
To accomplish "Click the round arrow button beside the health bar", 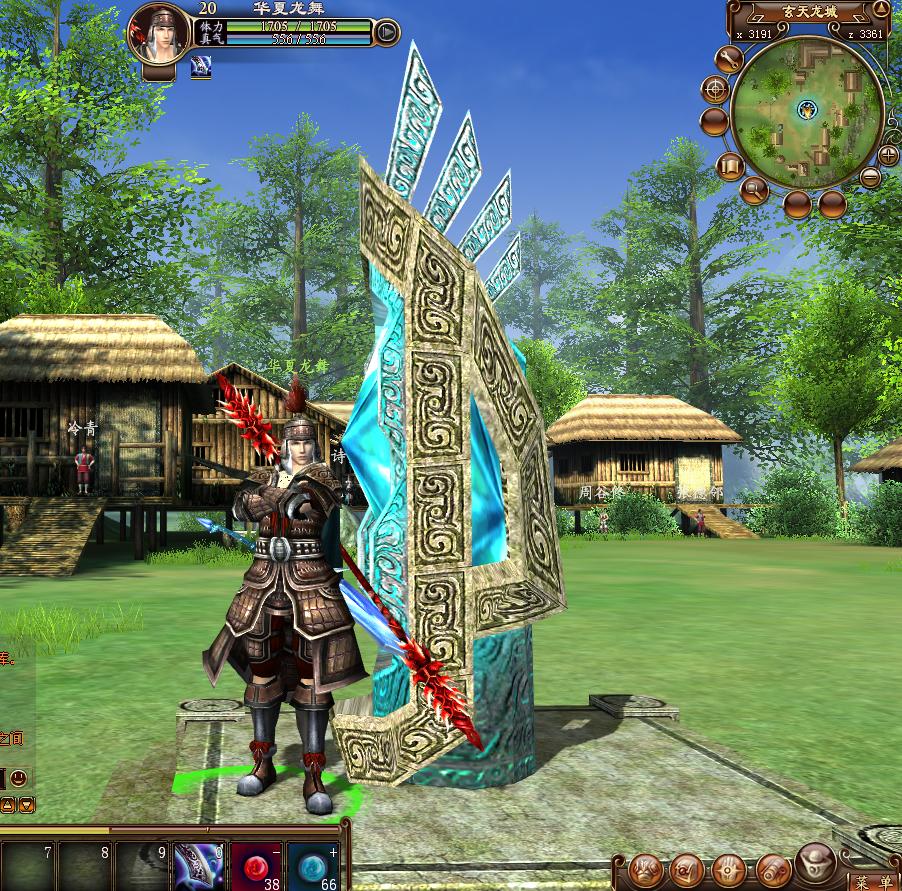I will 387,34.
